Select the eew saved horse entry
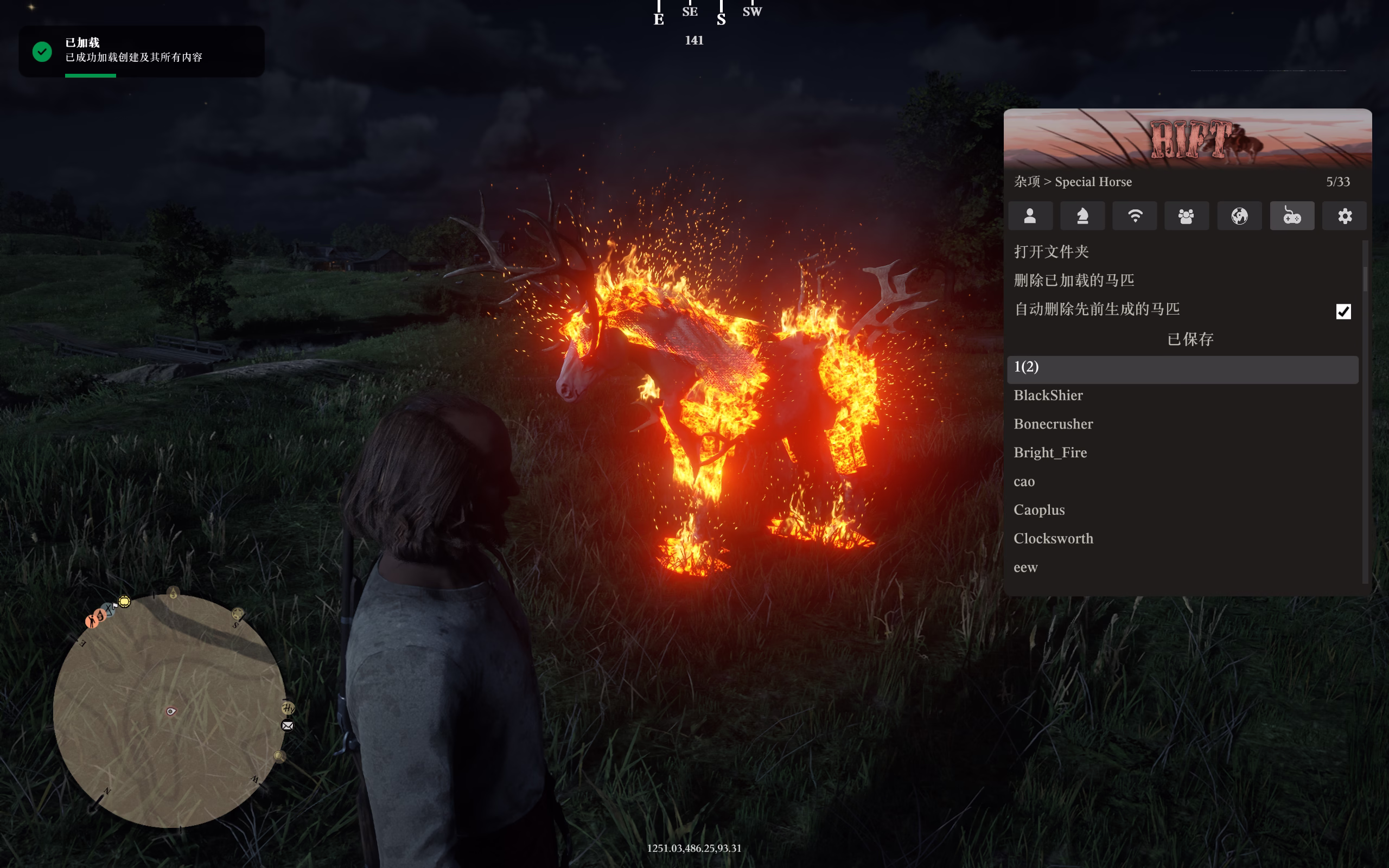1389x868 pixels. click(1025, 568)
